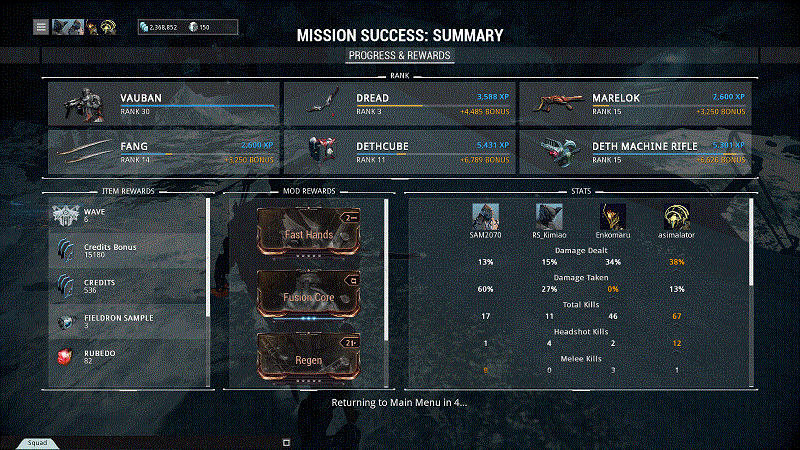The image size is (800, 450).
Task: Click SAM2070's player avatar
Action: (x=485, y=216)
